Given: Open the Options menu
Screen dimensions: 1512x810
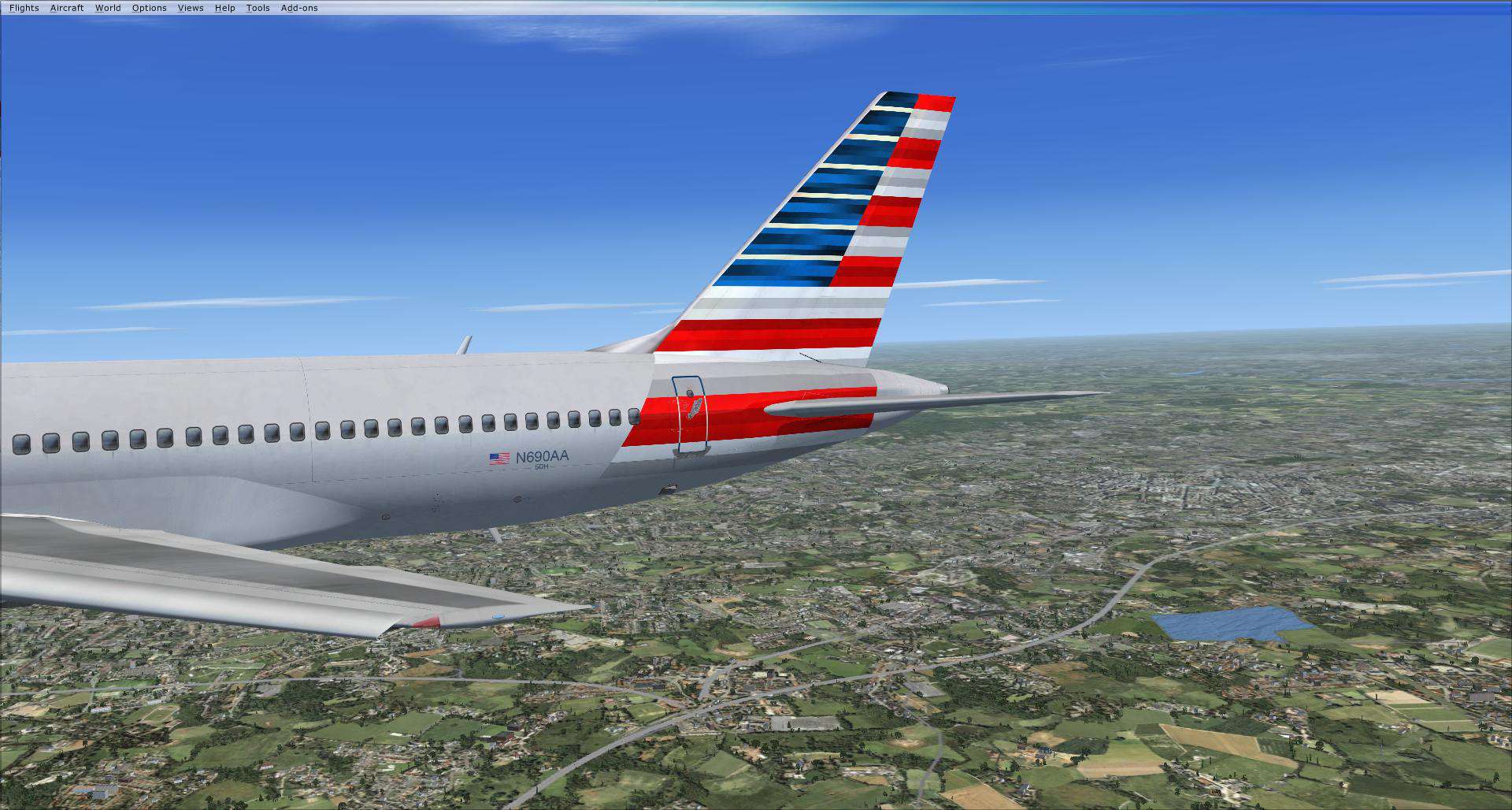Looking at the screenshot, I should 148,7.
